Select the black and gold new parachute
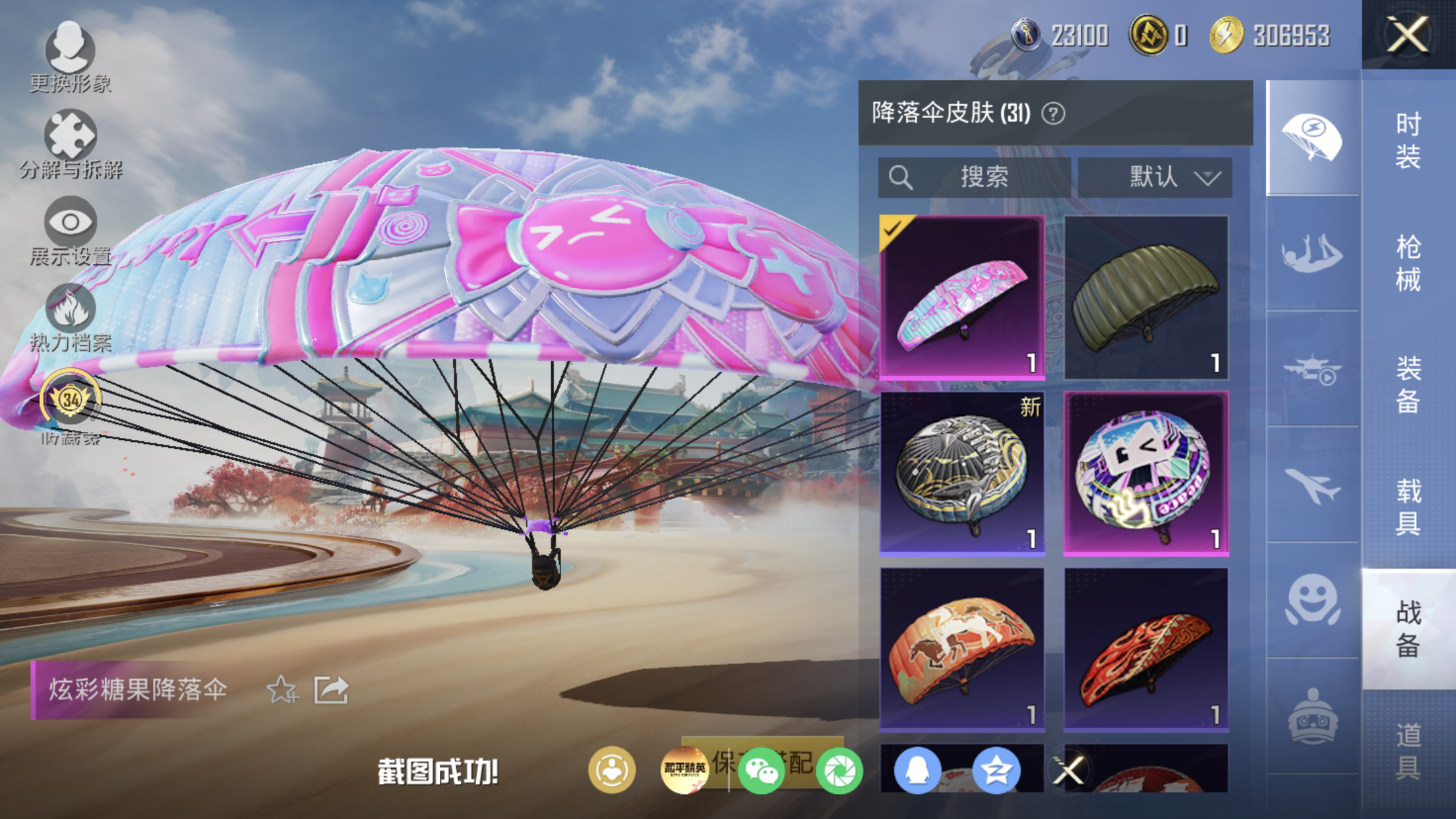Screen dimensions: 1456x819 tap(962, 473)
